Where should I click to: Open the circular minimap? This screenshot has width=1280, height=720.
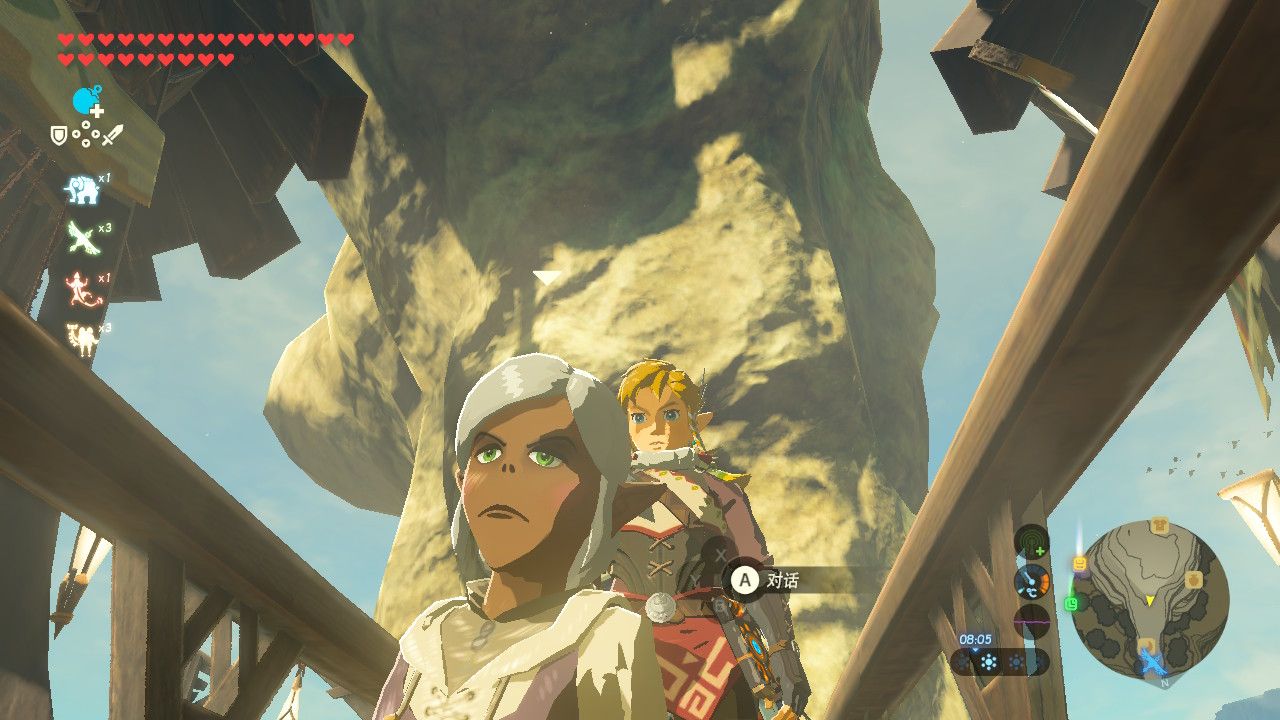pos(1150,598)
